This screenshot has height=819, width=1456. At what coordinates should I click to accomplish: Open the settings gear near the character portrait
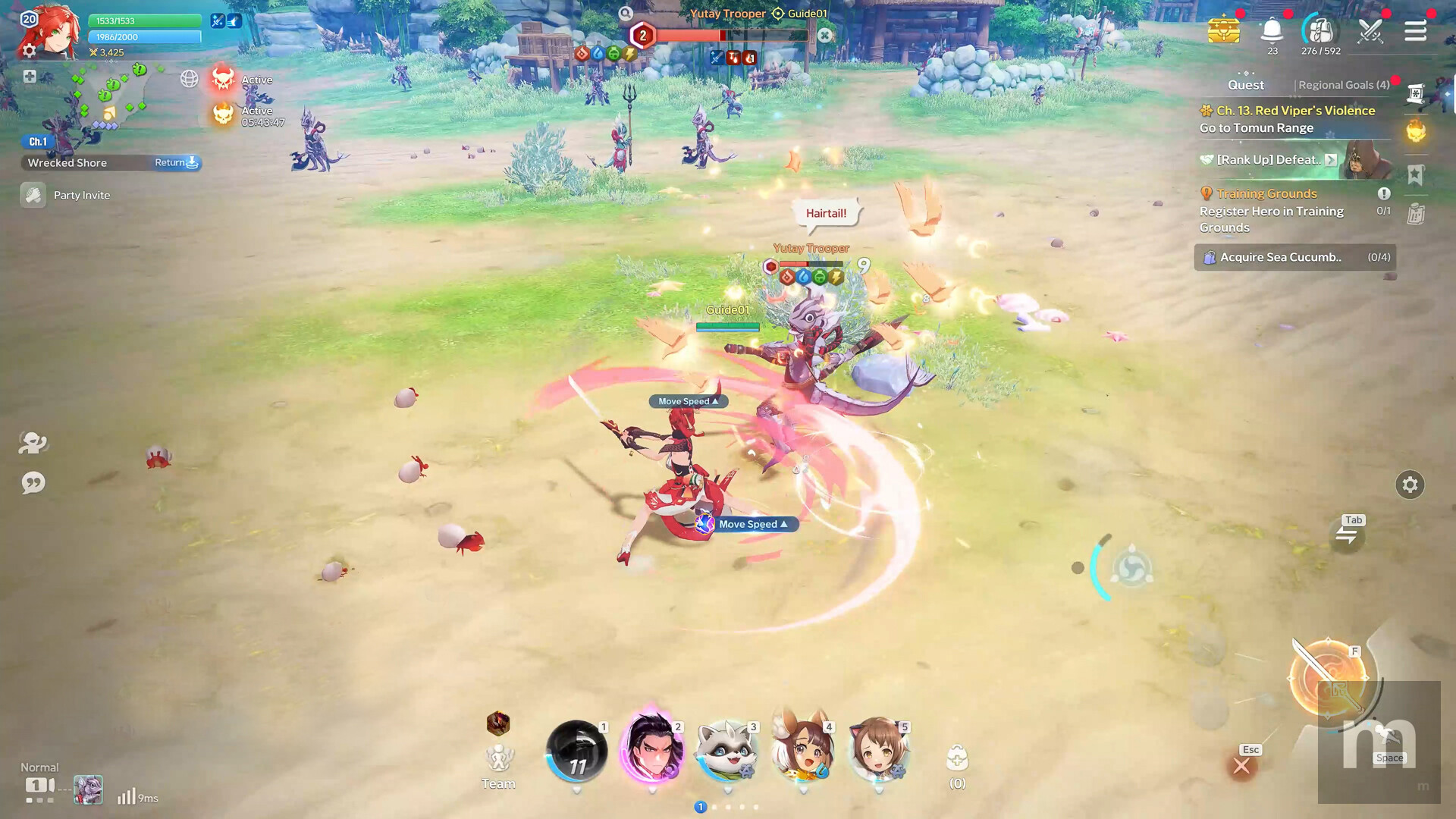click(29, 51)
